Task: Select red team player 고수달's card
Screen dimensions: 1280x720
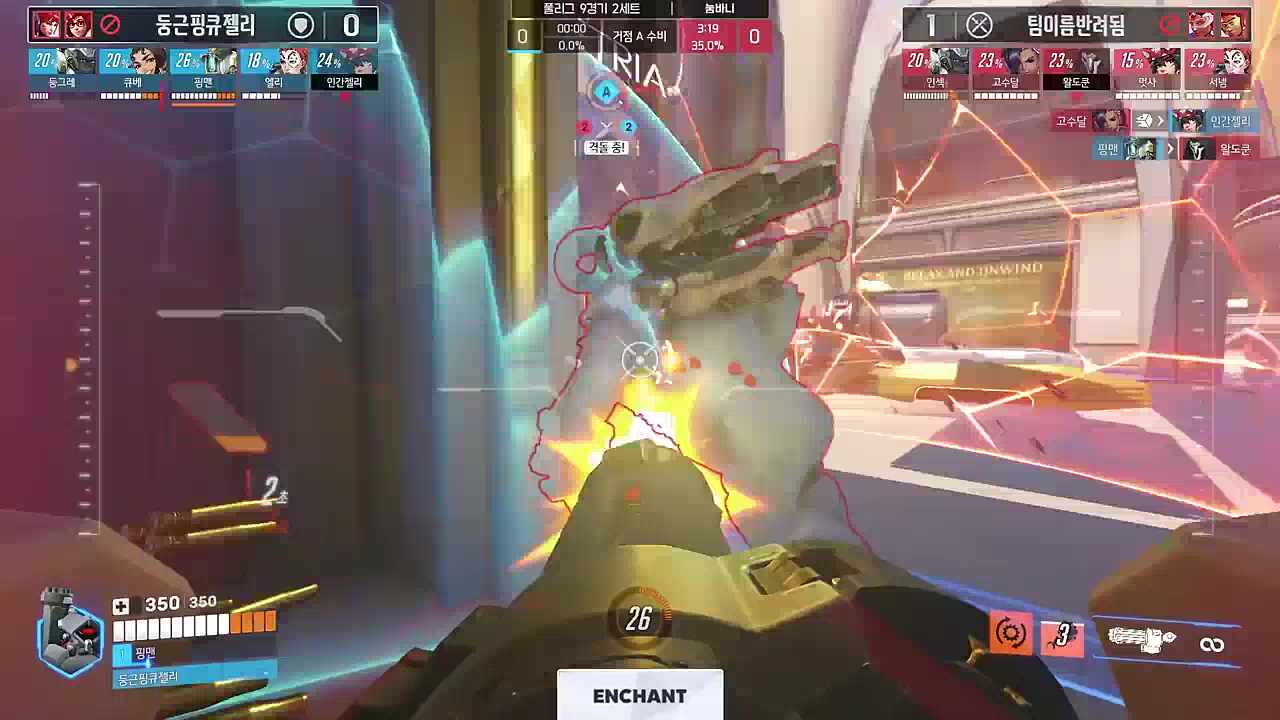Action: (x=1006, y=69)
